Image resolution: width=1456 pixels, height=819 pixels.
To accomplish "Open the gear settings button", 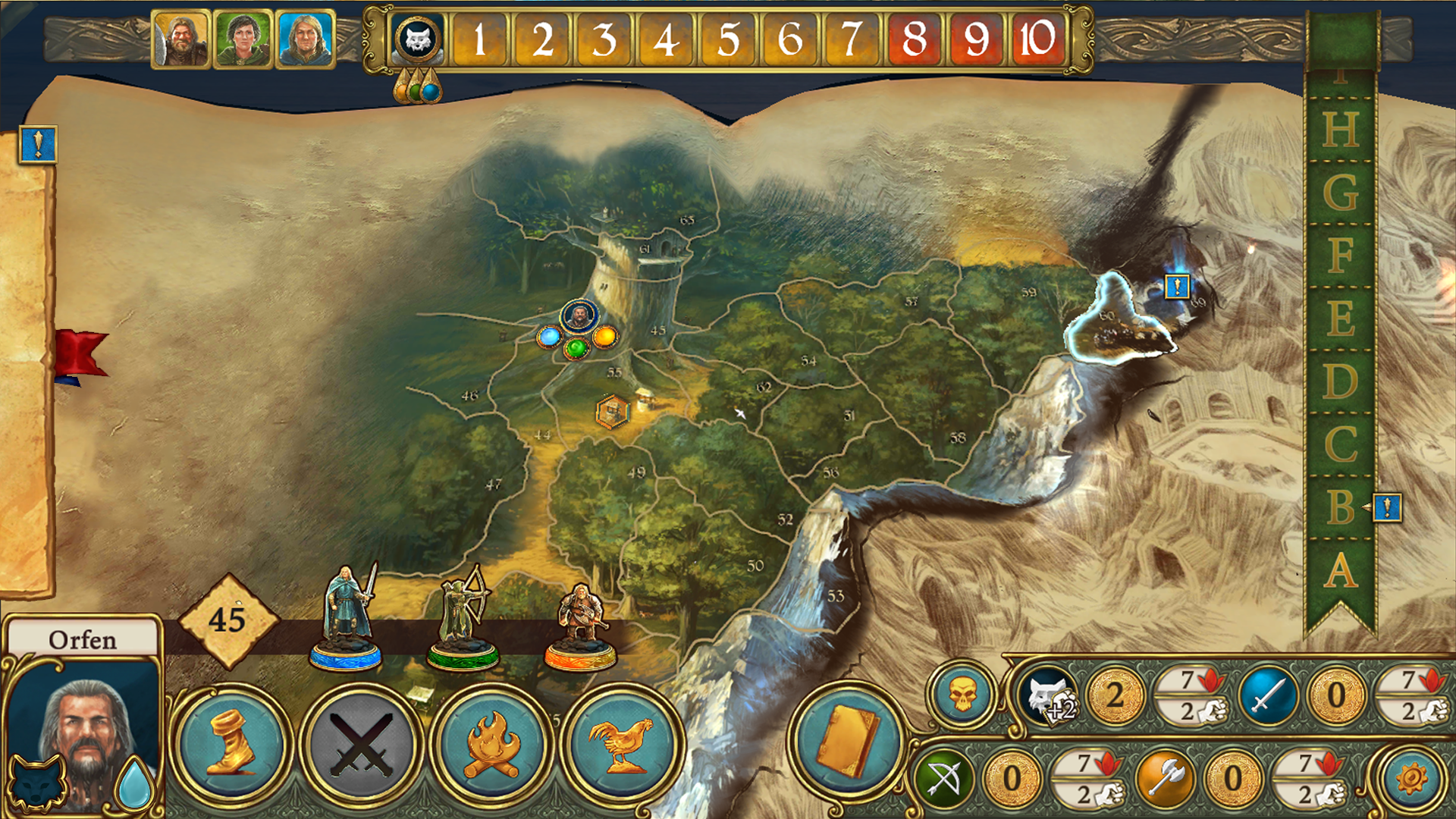I will click(x=1411, y=779).
